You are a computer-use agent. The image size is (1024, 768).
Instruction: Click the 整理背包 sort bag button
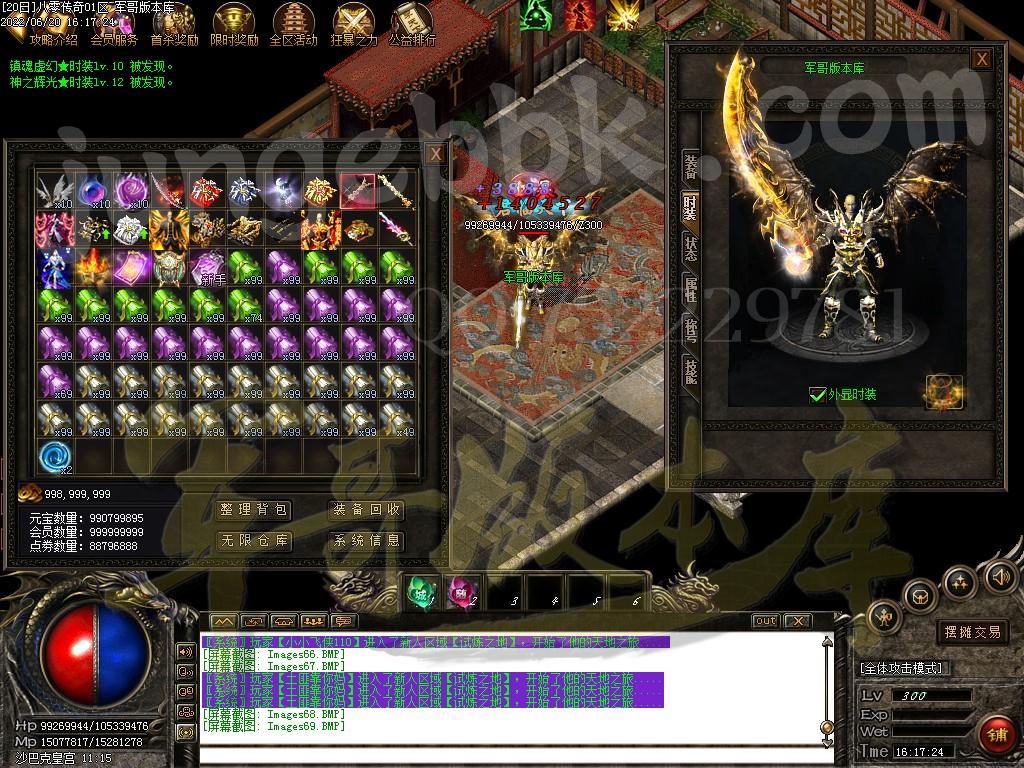tap(254, 510)
